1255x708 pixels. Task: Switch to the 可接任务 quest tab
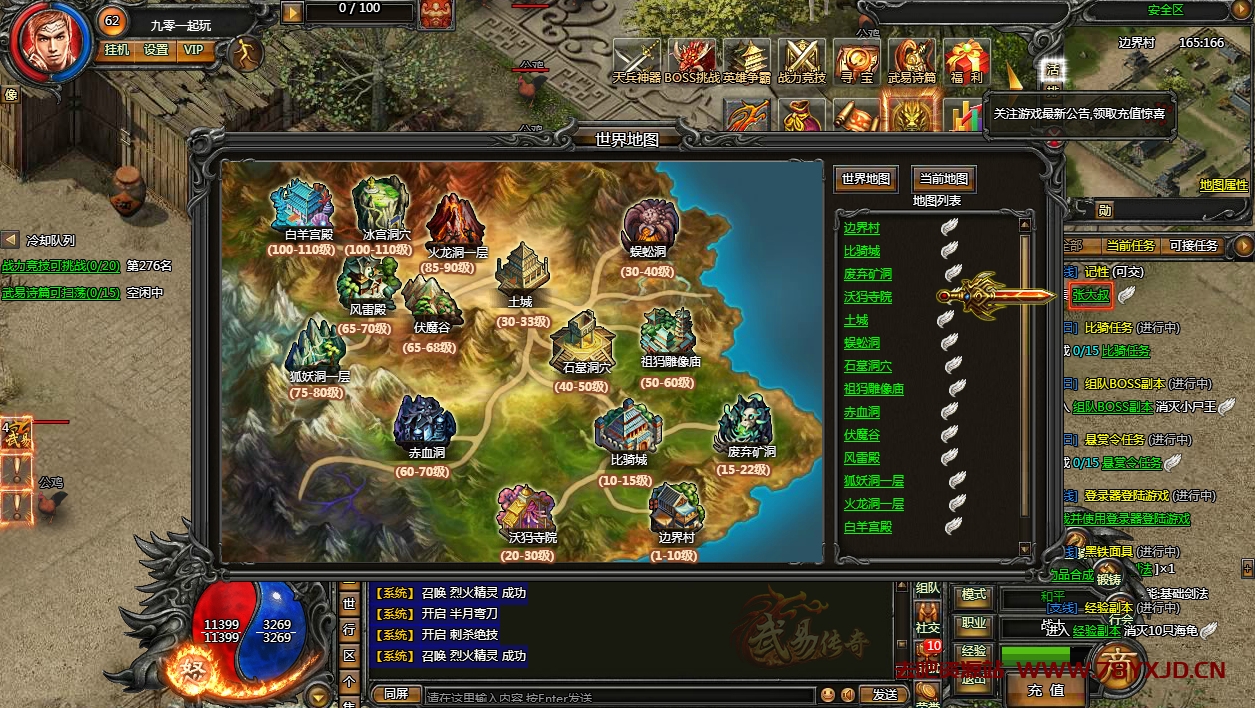(1193, 246)
